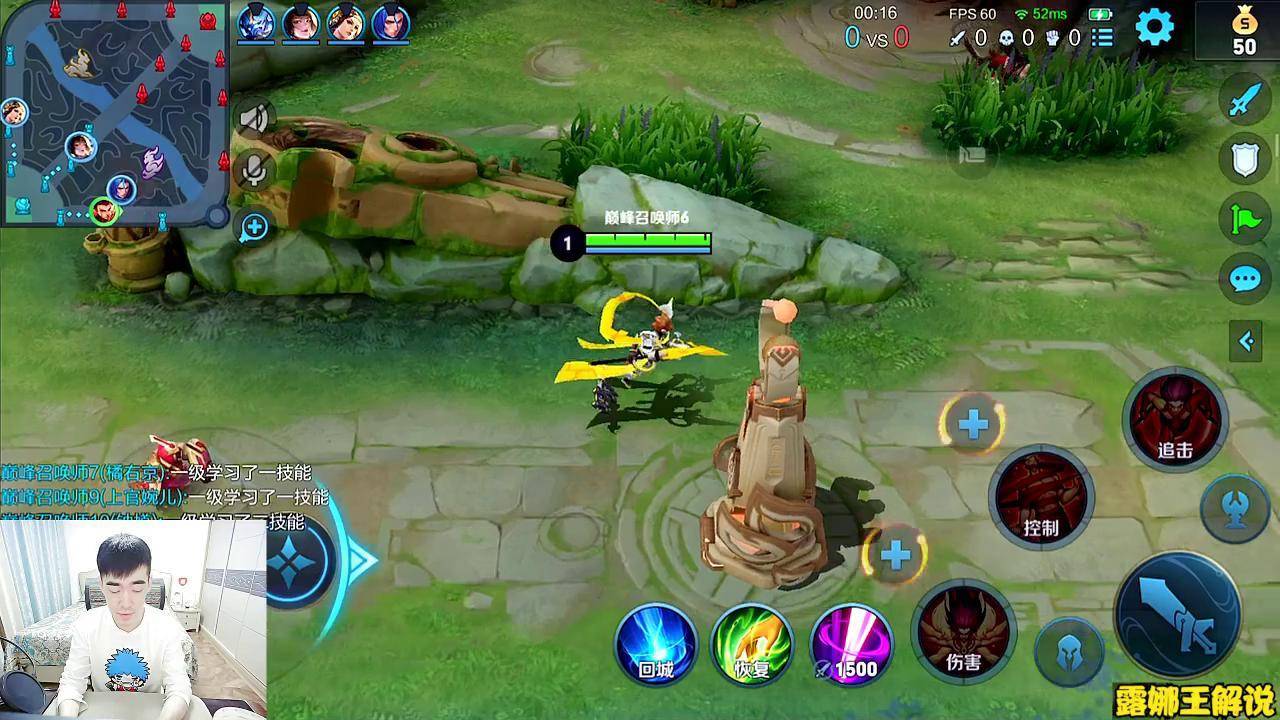Image resolution: width=1280 pixels, height=720 pixels.
Task: Open the chat bubble quick messages
Action: coord(1245,278)
